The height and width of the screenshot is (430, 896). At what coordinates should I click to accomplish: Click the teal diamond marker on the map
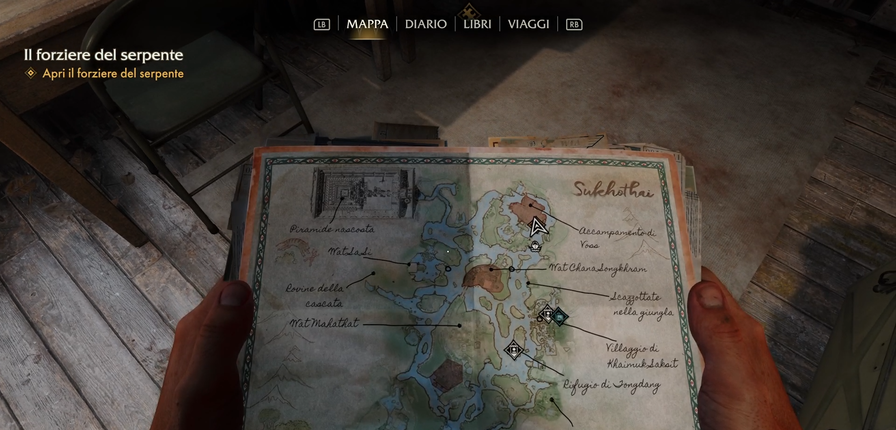point(561,317)
